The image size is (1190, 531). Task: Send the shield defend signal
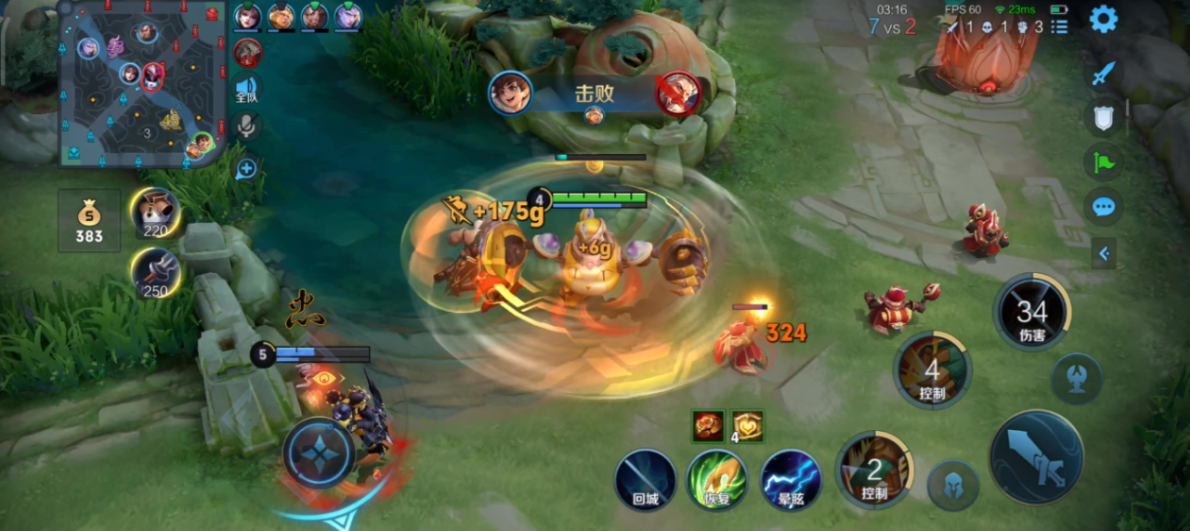pyautogui.click(x=1103, y=118)
